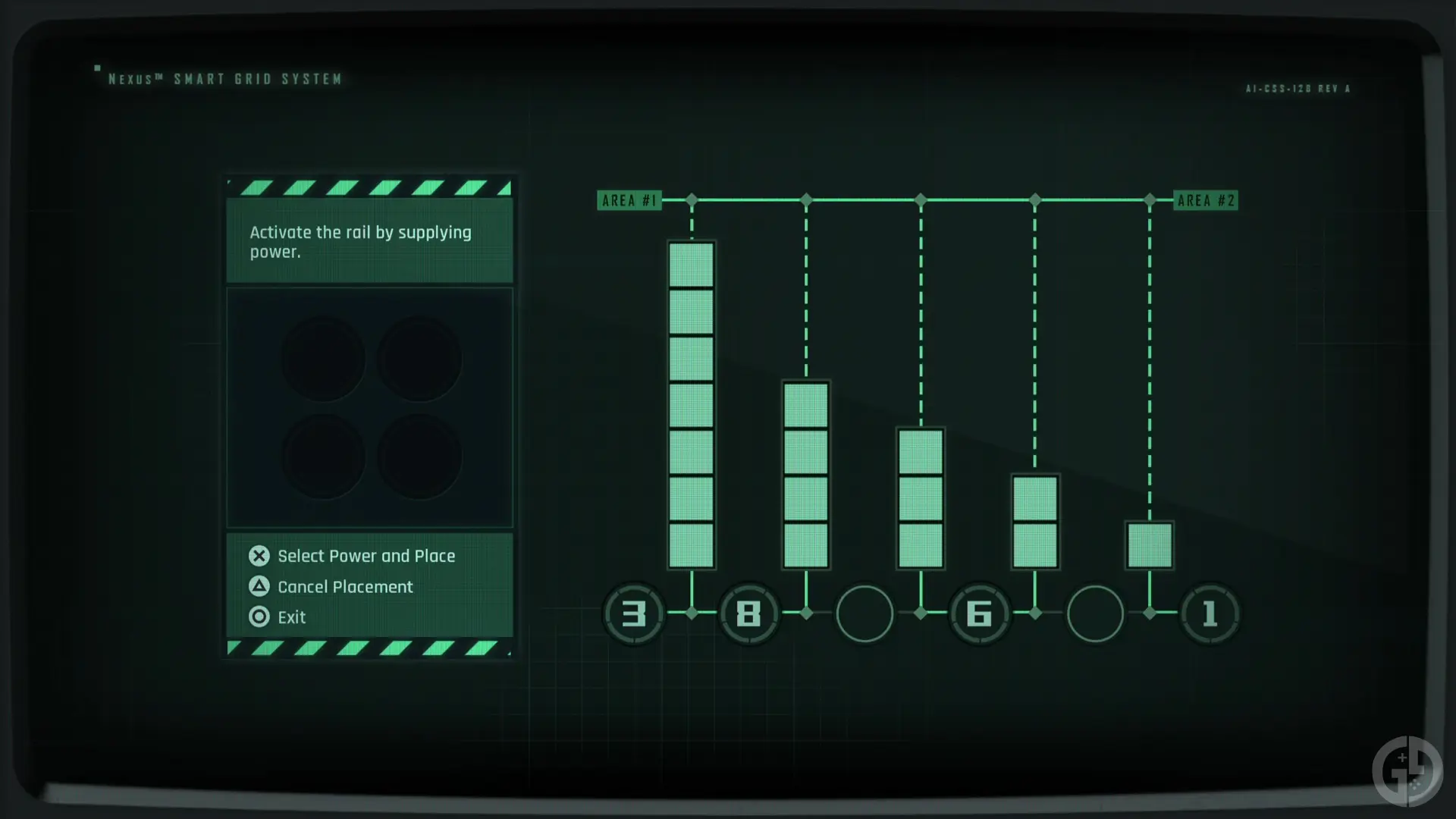Screen dimensions: 1456x819
Task: Select the power node labeled 6
Action: click(x=980, y=614)
